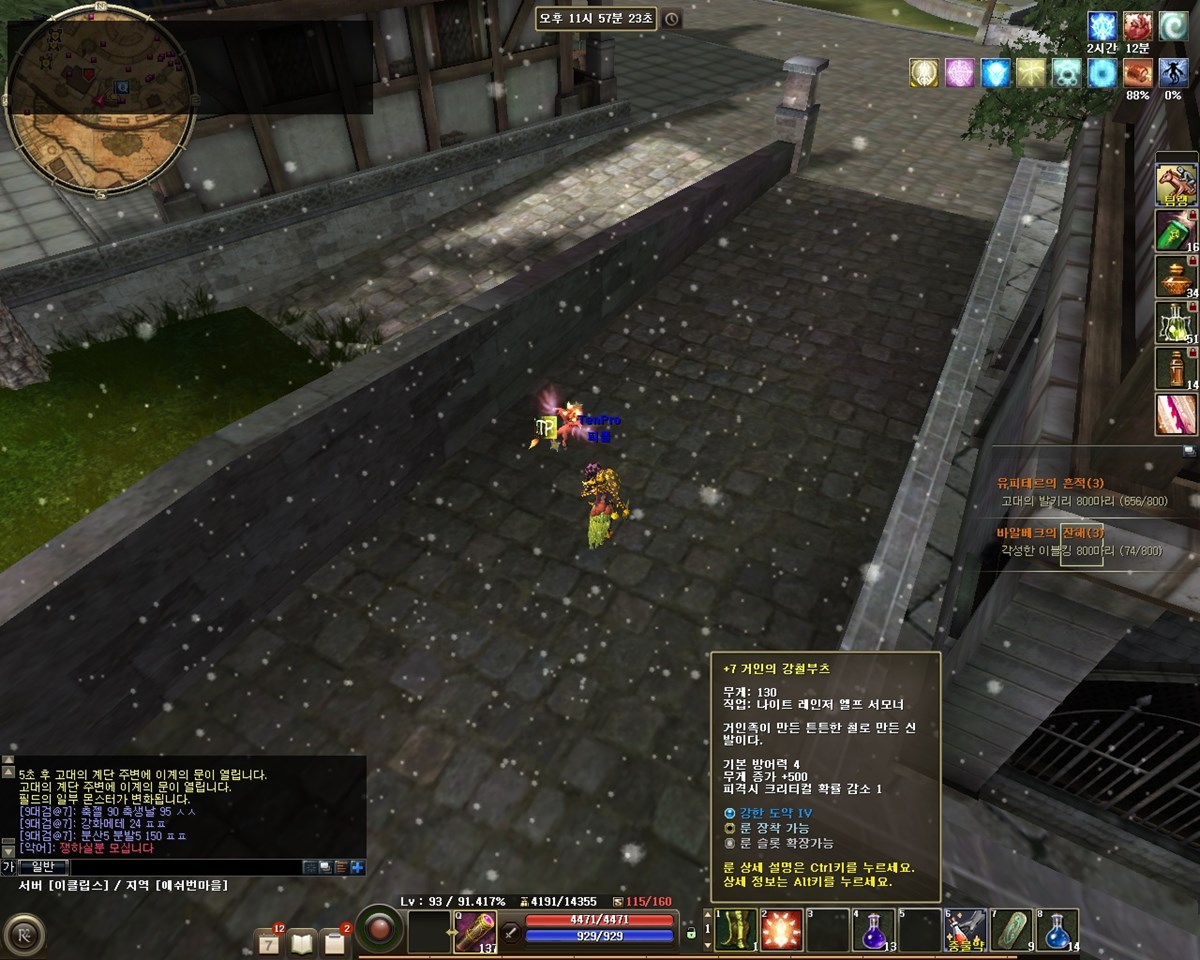1200x960 pixels.
Task: Click the hotbar page up arrow
Action: [708, 914]
